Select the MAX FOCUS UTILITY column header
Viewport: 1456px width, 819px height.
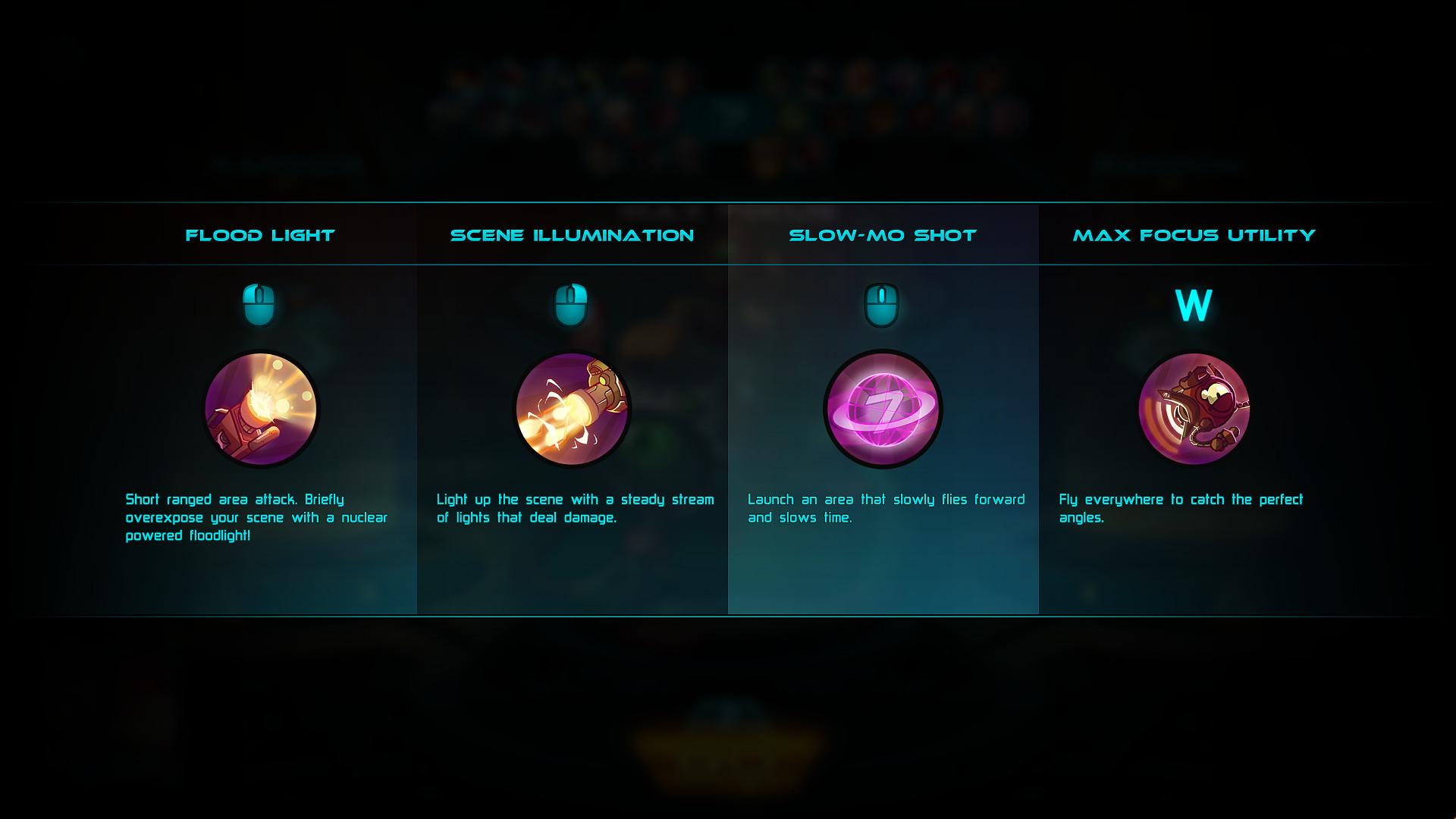pyautogui.click(x=1196, y=235)
